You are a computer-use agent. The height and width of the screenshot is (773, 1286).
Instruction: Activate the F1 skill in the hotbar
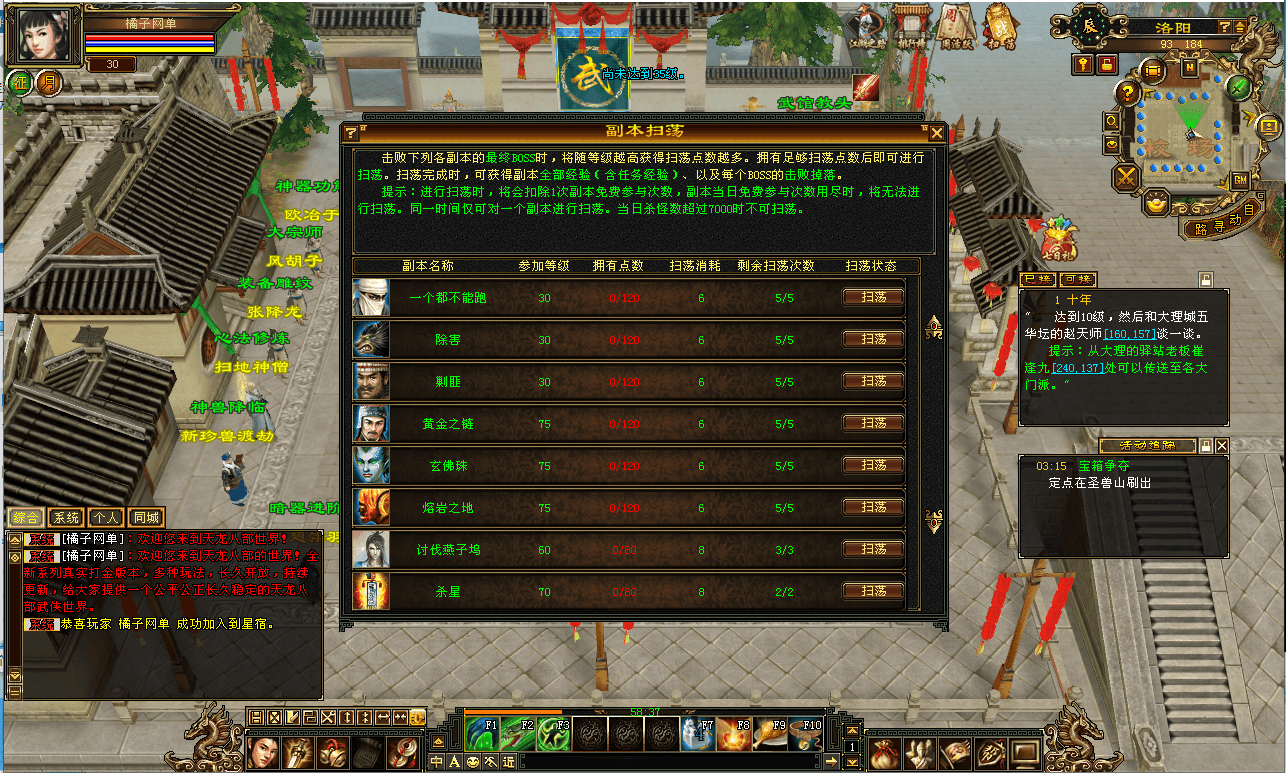tap(481, 734)
